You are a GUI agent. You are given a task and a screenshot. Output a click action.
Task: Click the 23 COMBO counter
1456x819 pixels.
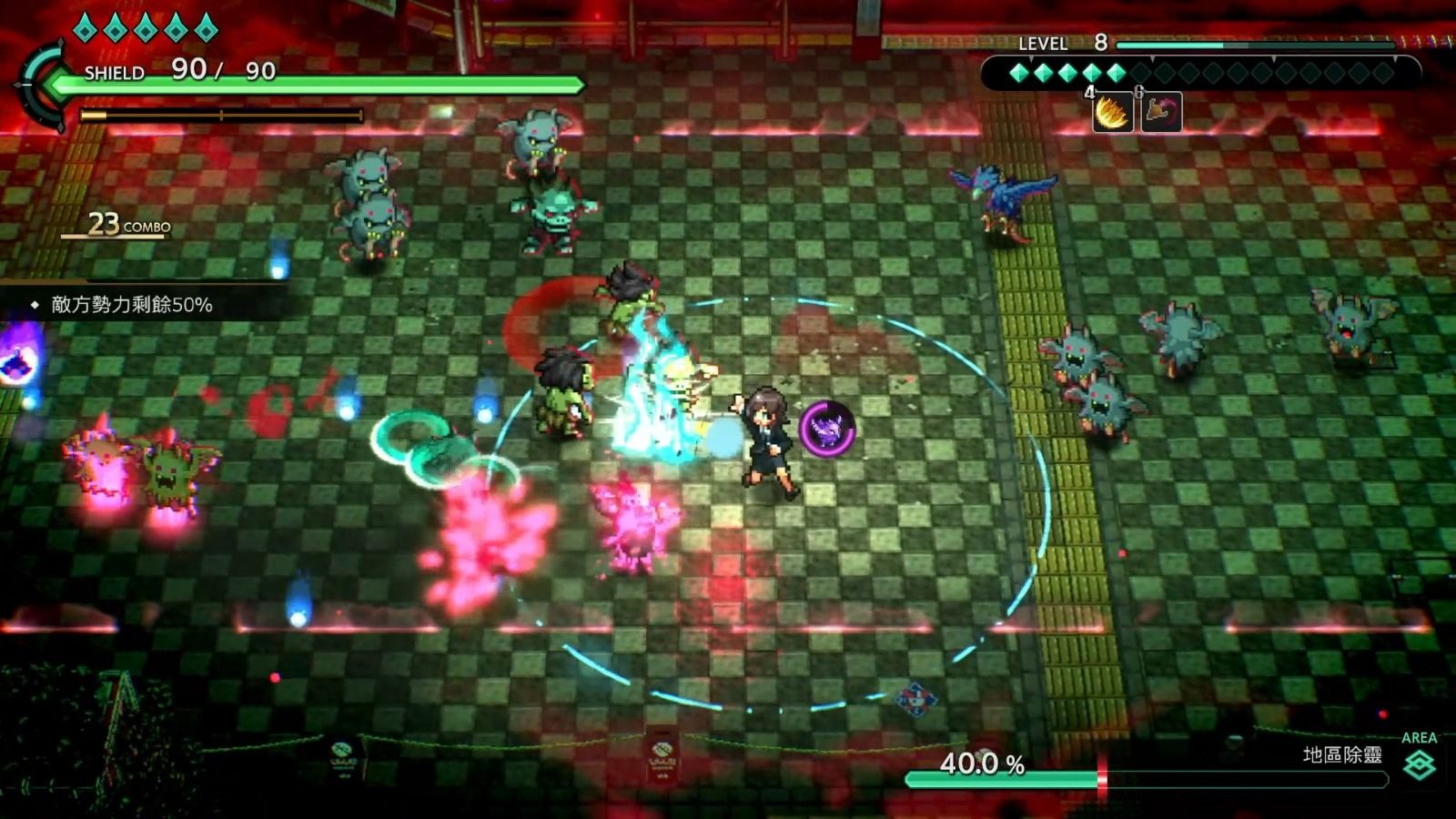[125, 223]
